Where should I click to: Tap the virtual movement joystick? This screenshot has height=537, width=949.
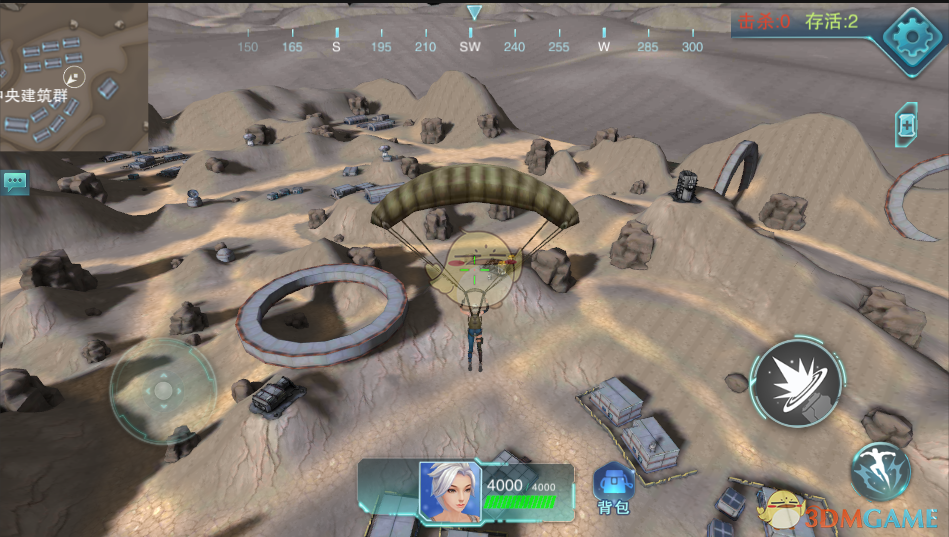pyautogui.click(x=162, y=390)
